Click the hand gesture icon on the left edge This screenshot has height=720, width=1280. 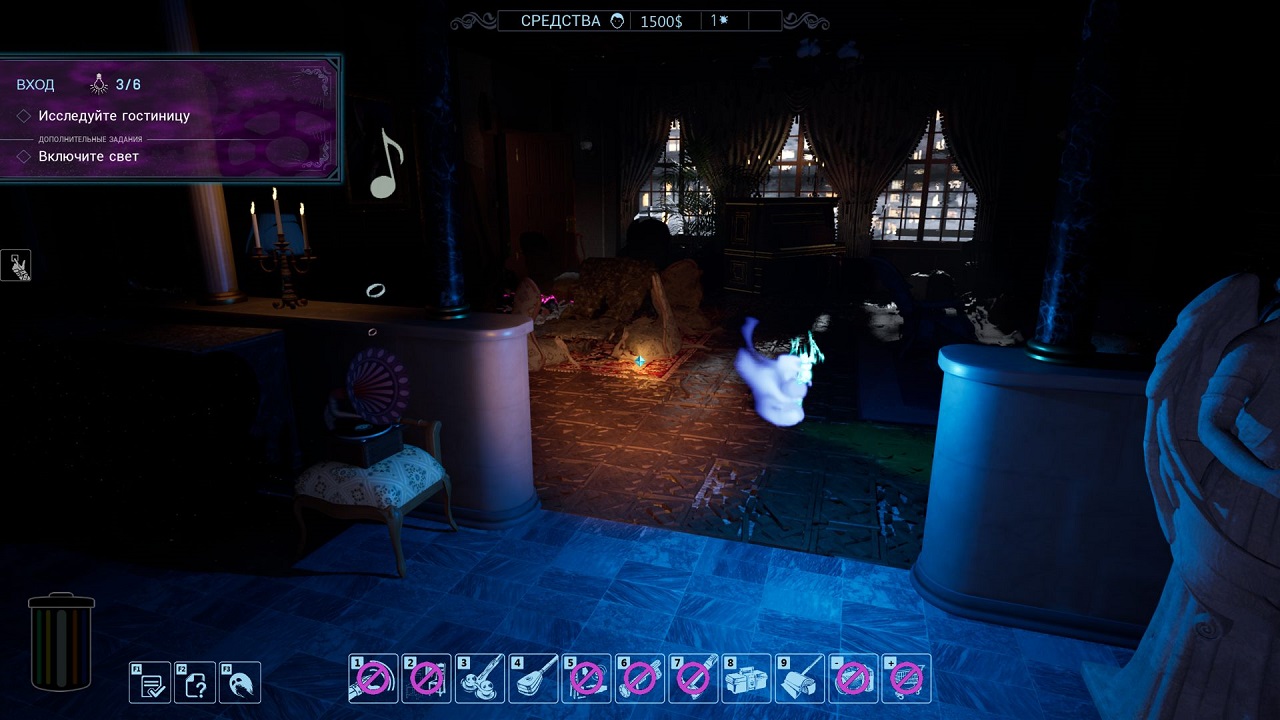(14, 265)
